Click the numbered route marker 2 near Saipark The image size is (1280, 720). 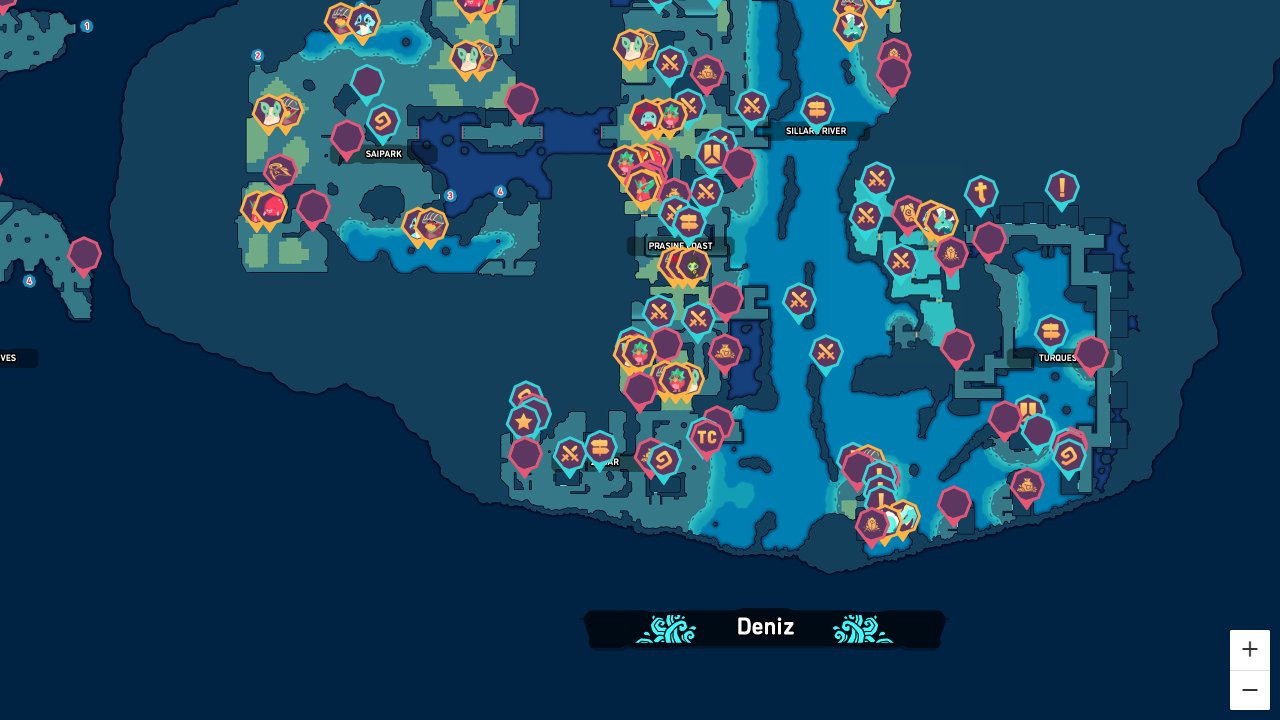click(x=258, y=56)
